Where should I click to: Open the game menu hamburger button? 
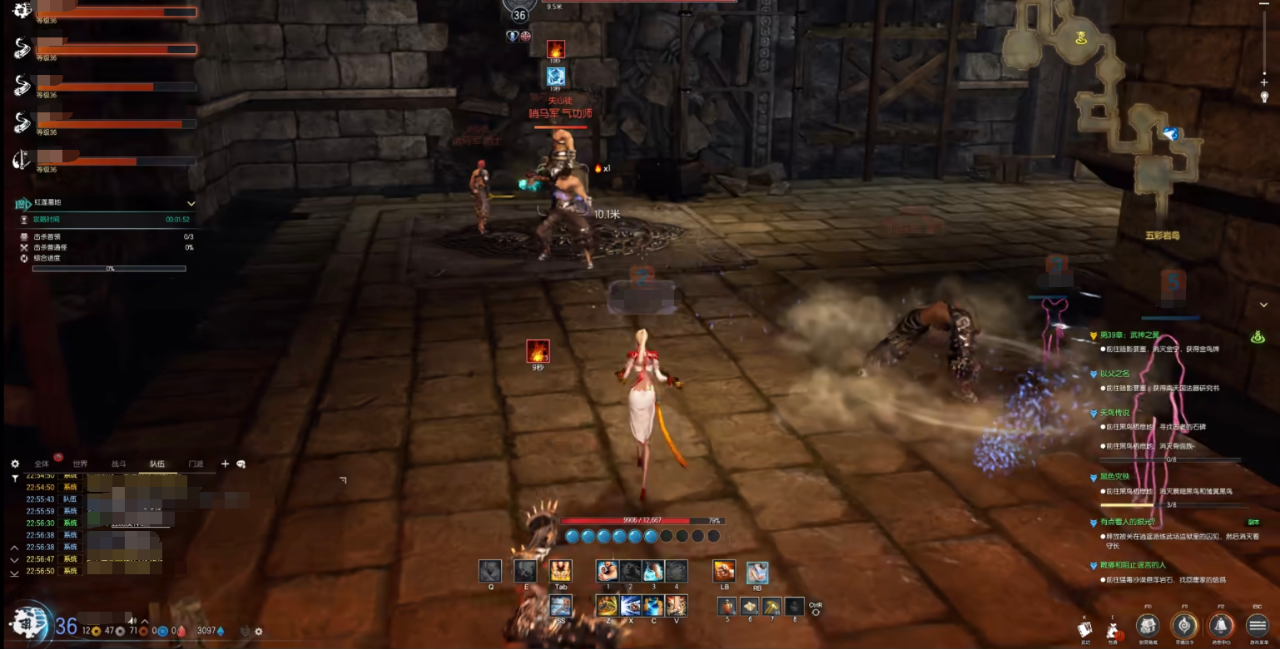(1257, 626)
